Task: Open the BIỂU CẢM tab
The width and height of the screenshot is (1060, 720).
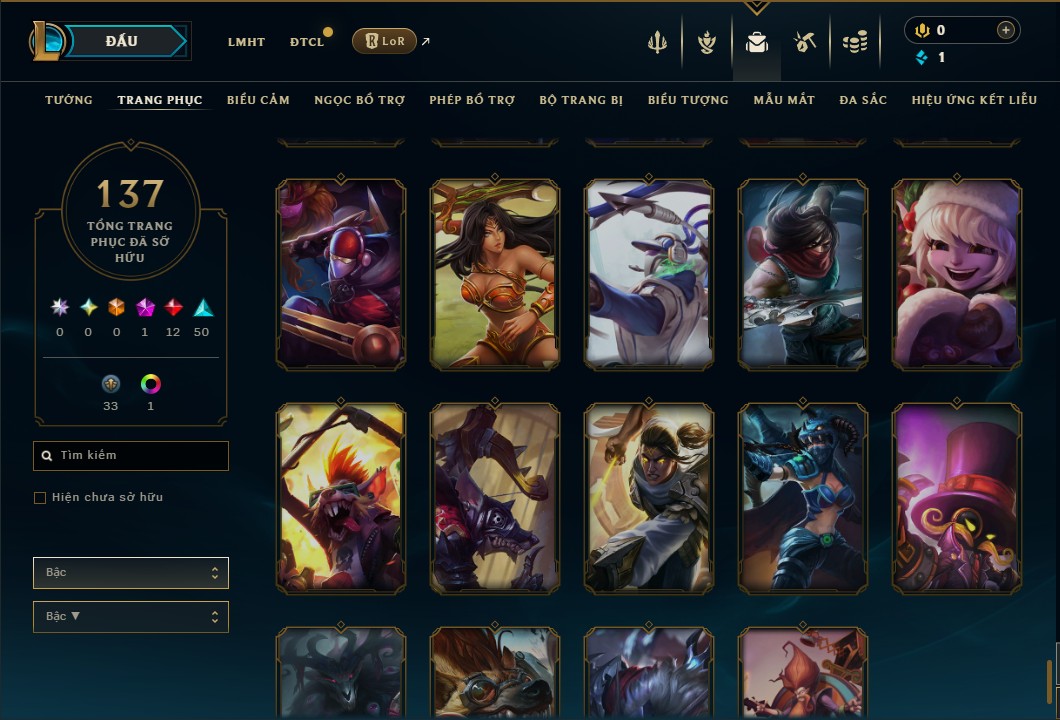Action: tap(258, 100)
